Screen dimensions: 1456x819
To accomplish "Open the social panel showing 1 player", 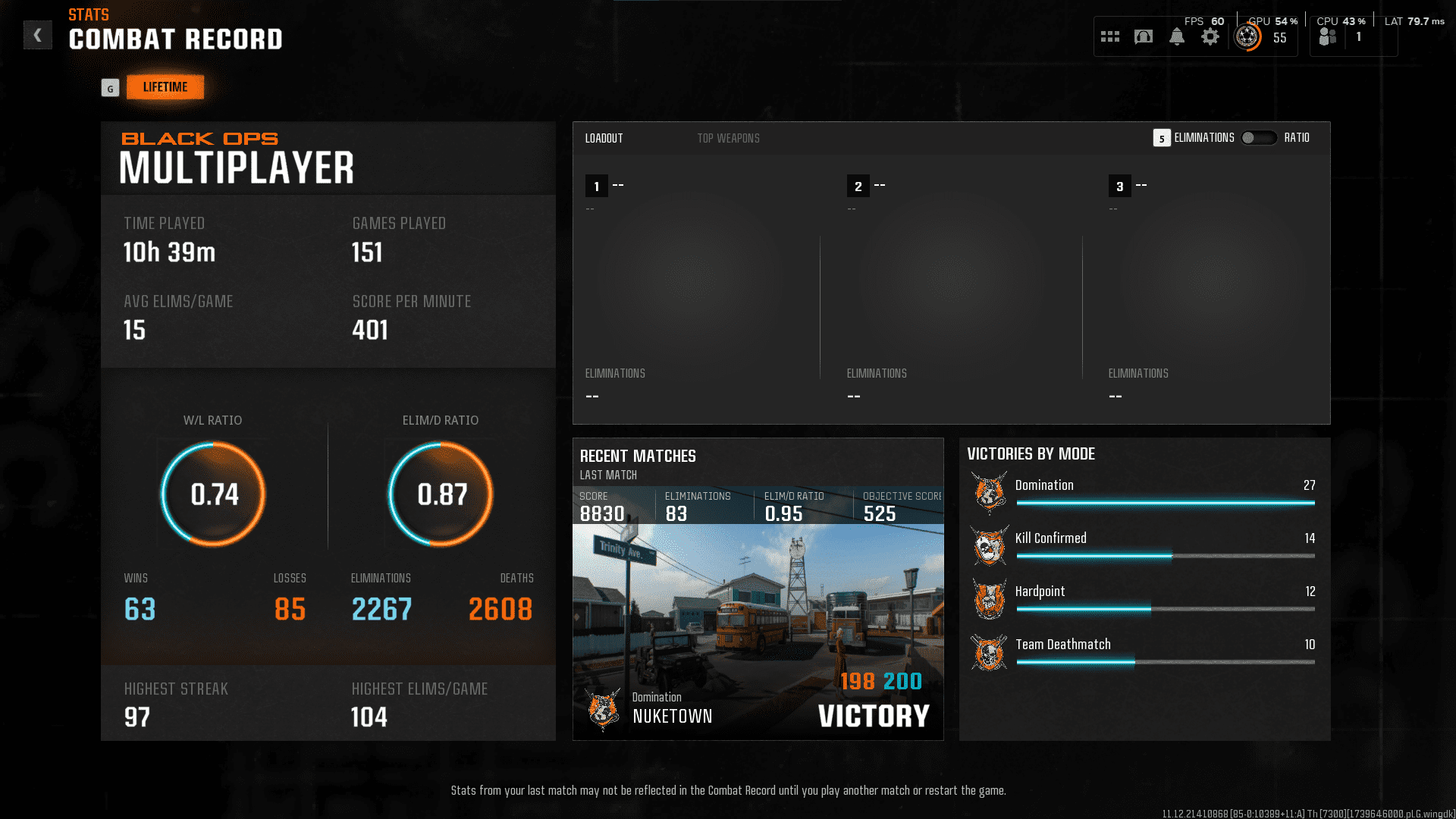I will pos(1327,36).
